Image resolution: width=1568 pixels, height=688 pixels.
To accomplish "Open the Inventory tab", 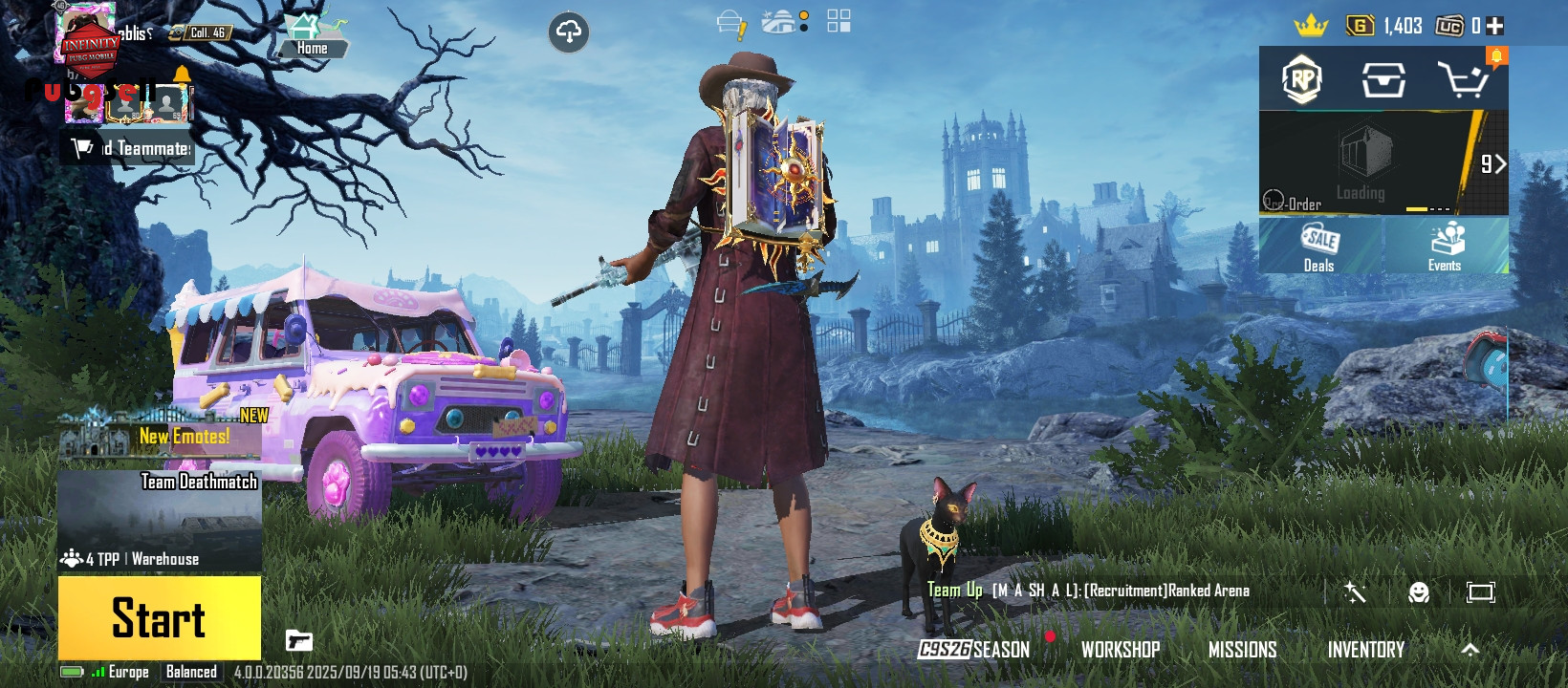I will tap(1365, 650).
